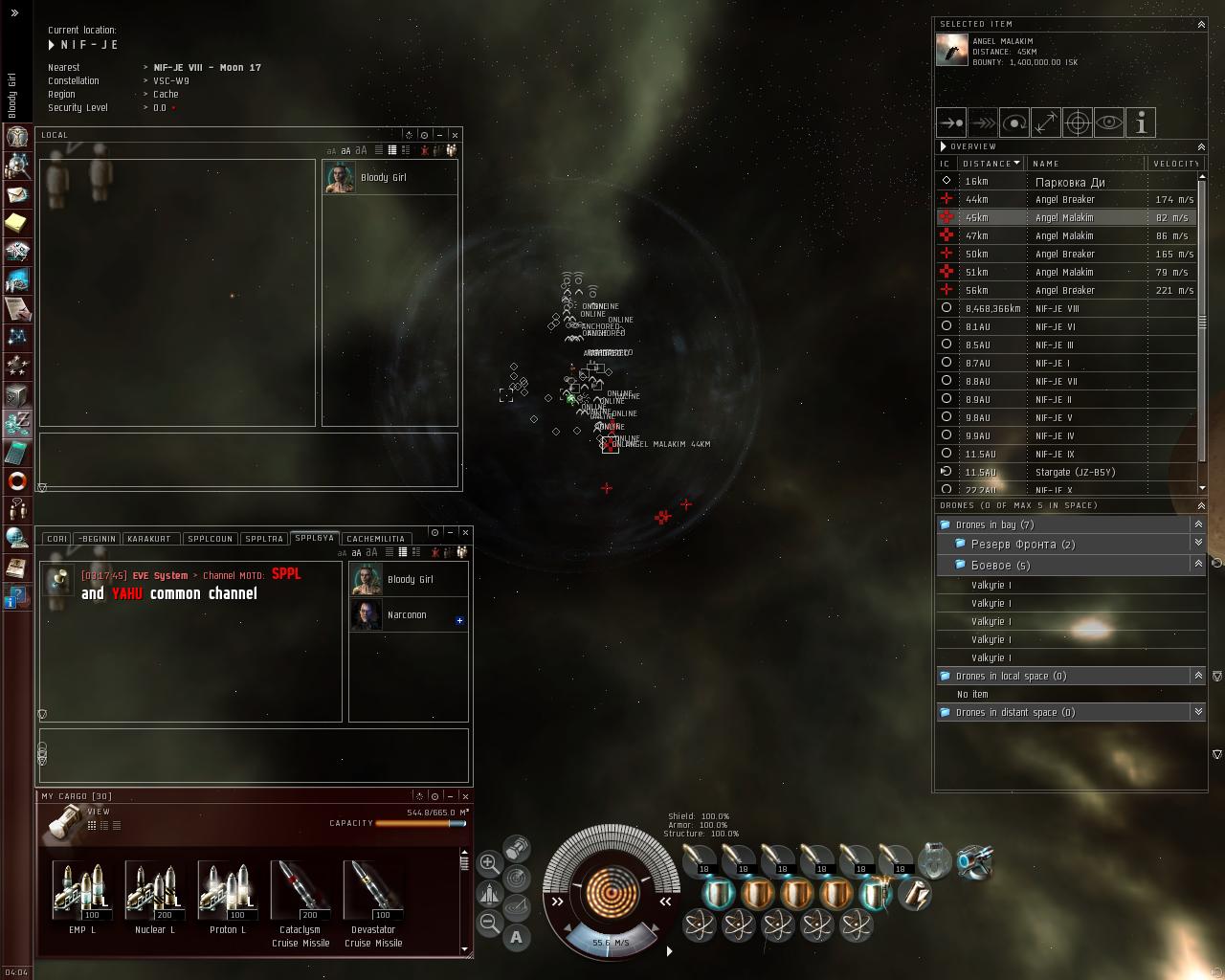Sort the overview by Name column
This screenshot has width=1225, height=980.
tap(1045, 164)
